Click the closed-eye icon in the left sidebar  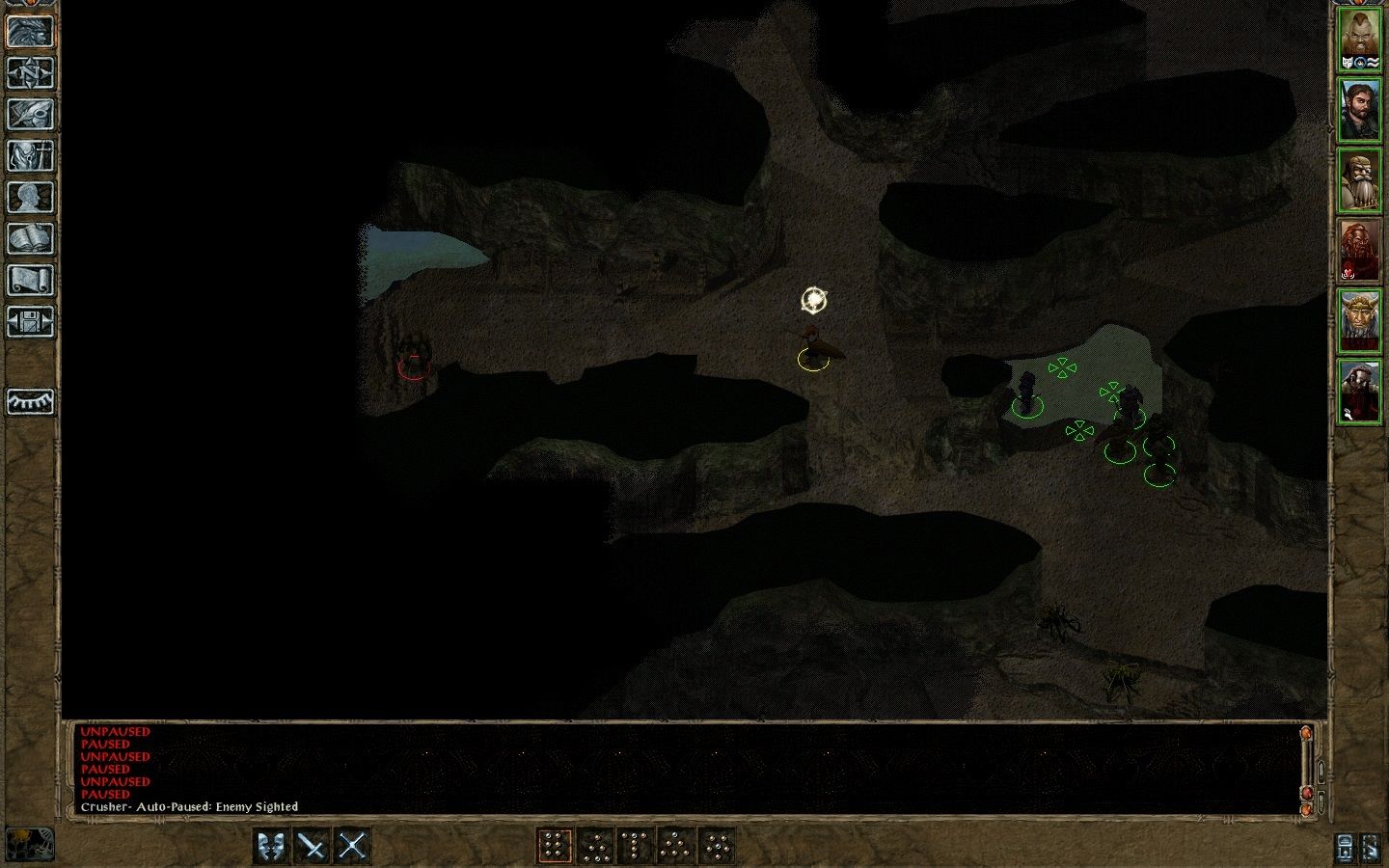click(30, 401)
